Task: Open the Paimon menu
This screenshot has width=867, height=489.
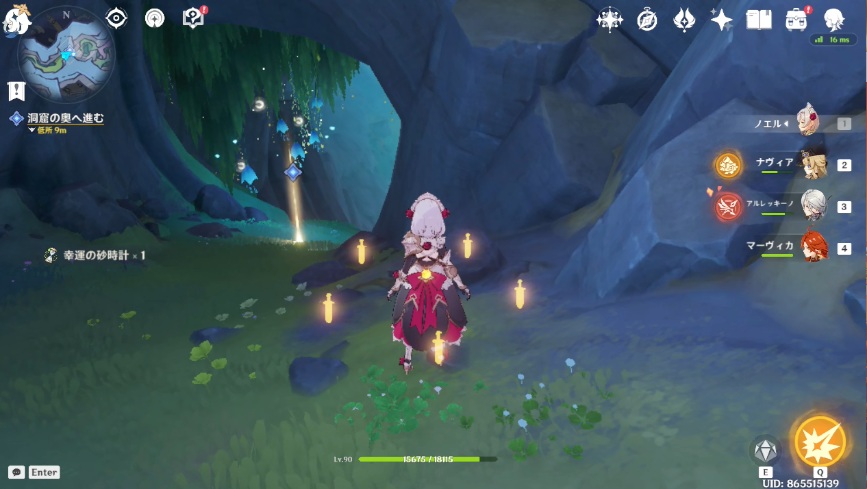Action: pos(14,22)
